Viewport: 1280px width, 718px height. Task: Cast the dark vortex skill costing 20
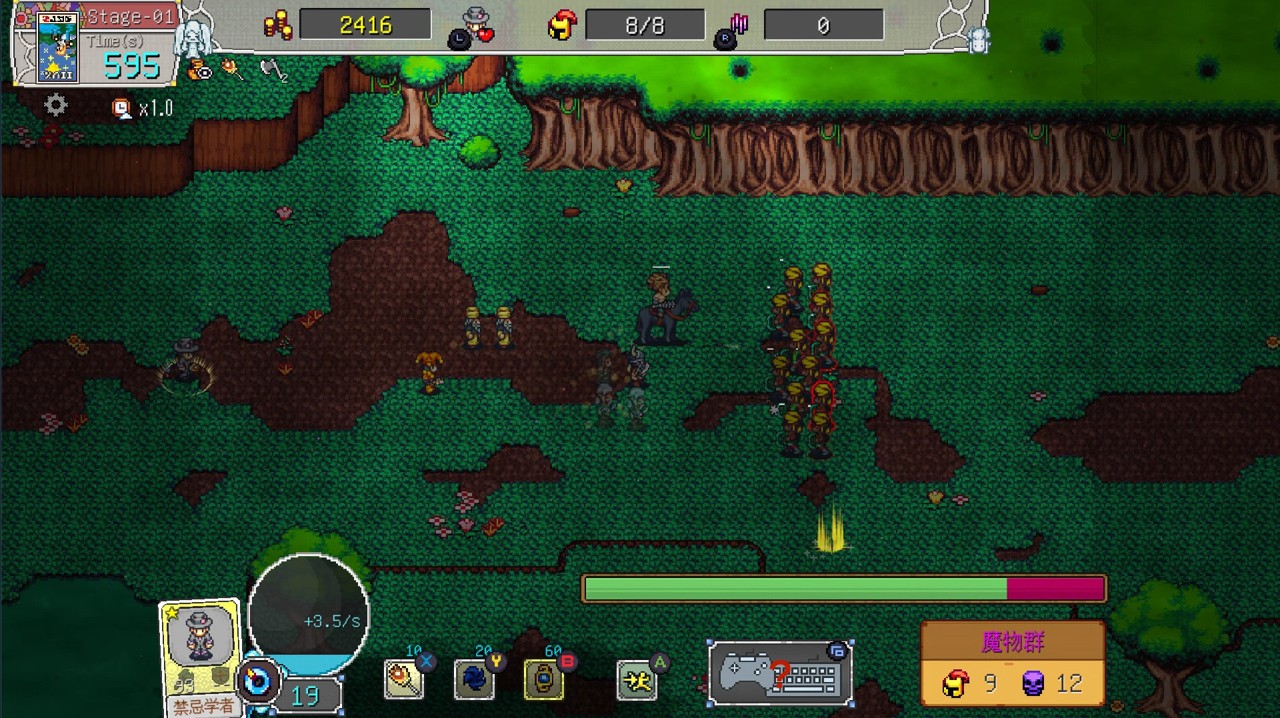(x=474, y=680)
